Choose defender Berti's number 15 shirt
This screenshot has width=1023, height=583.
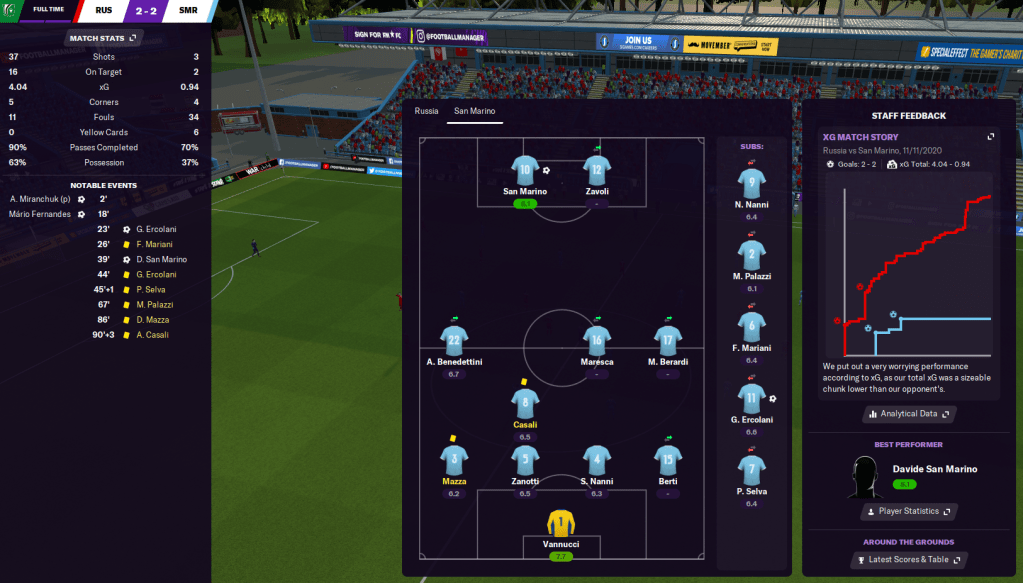pos(666,460)
